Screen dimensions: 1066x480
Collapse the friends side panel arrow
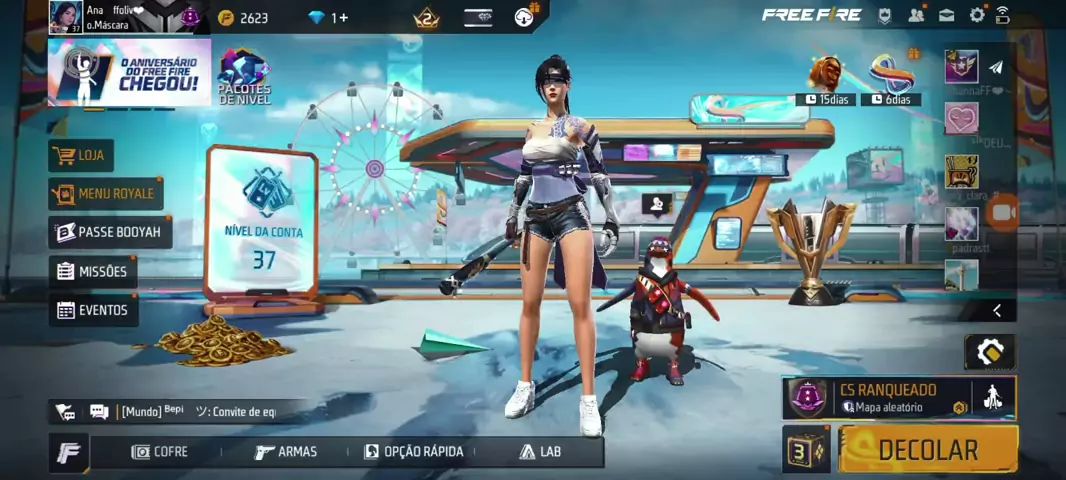[996, 311]
